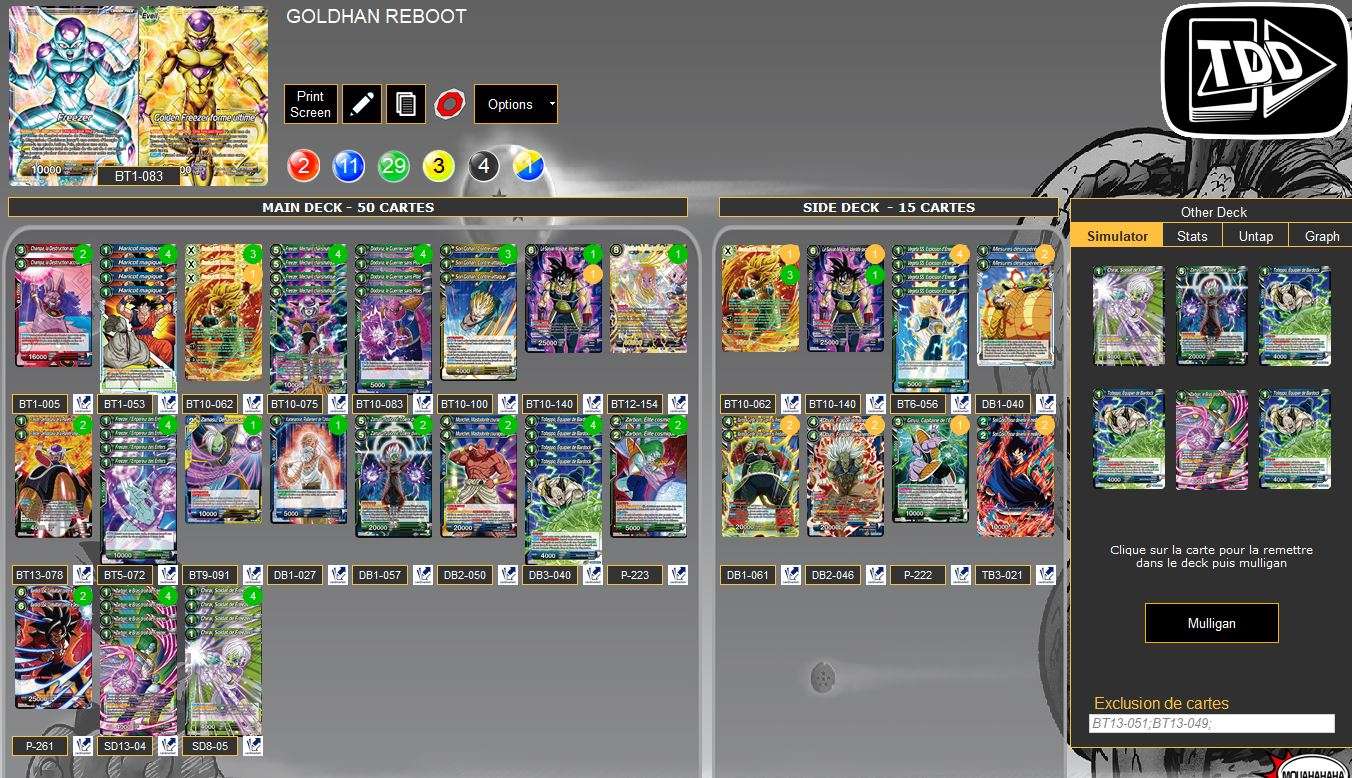Click the red oval icon beside Options
Image resolution: width=1352 pixels, height=778 pixels.
tap(448, 103)
